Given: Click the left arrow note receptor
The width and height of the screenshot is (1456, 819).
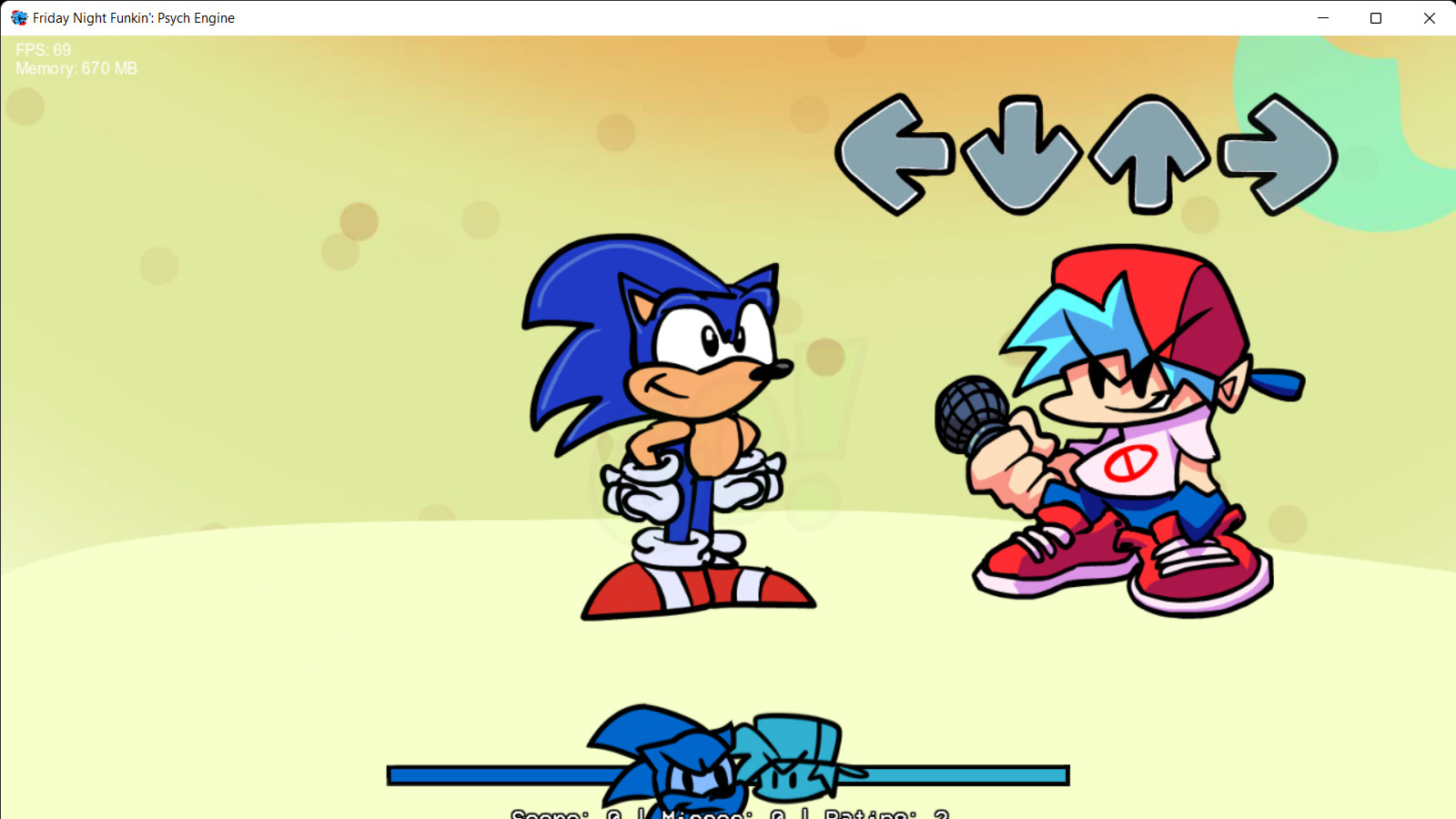Looking at the screenshot, I should pyautogui.click(x=896, y=155).
